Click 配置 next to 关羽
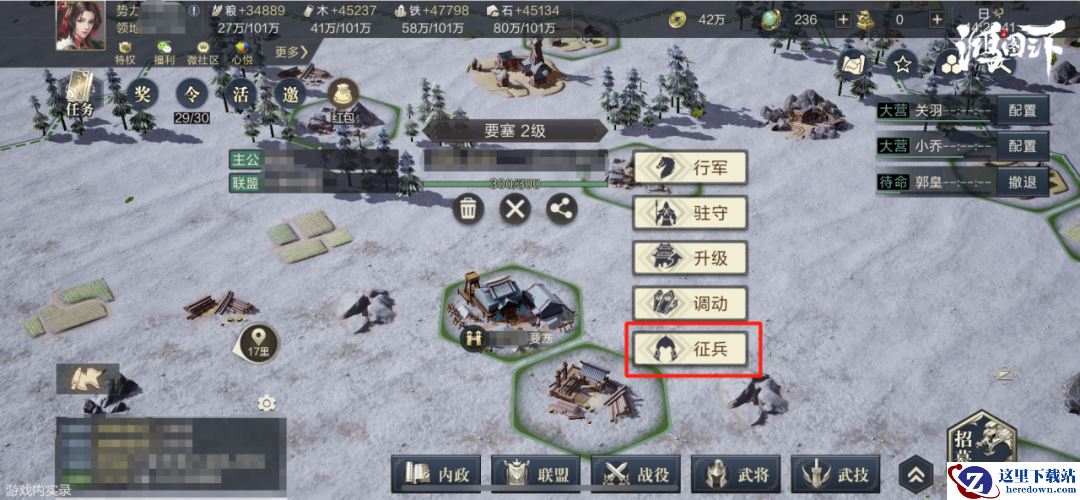 [x=1022, y=111]
